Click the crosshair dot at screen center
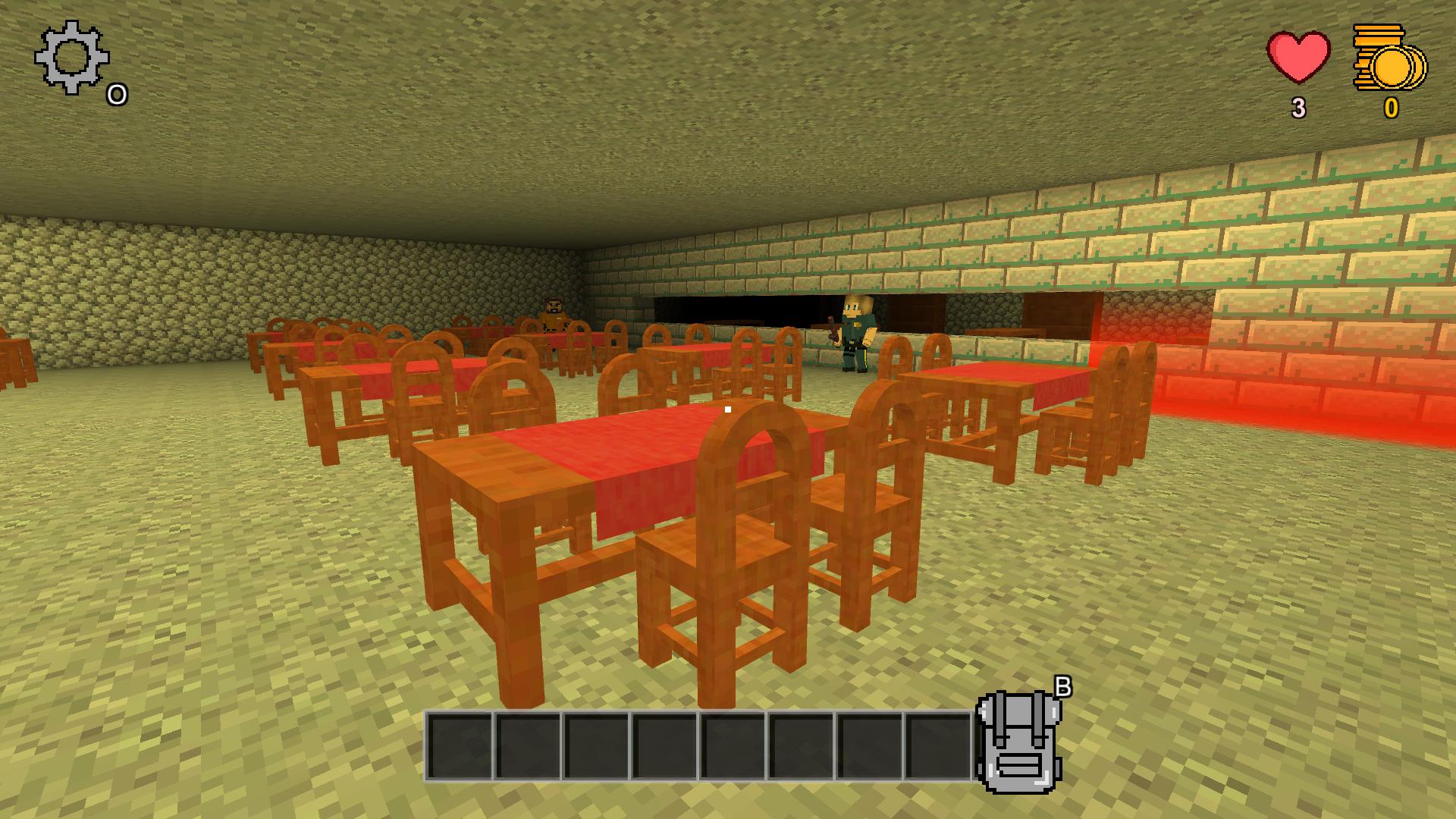Image resolution: width=1456 pixels, height=819 pixels. coord(728,409)
